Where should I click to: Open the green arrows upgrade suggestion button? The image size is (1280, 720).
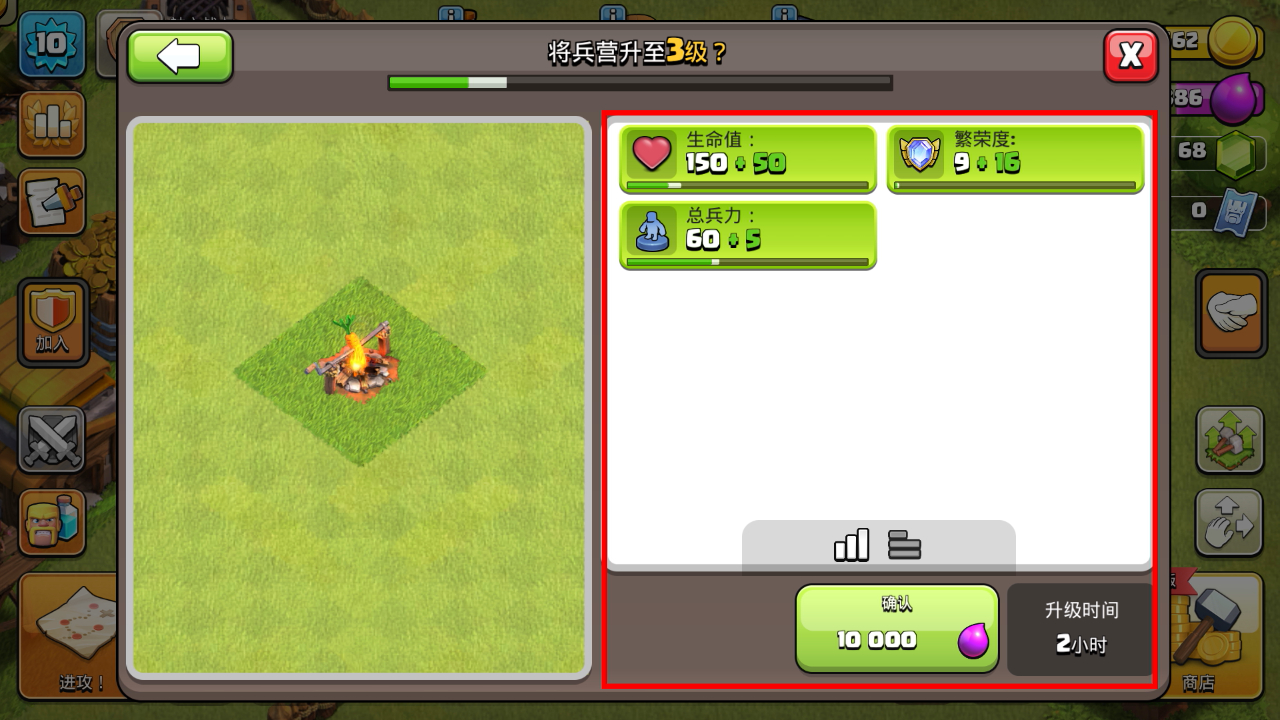point(1230,439)
